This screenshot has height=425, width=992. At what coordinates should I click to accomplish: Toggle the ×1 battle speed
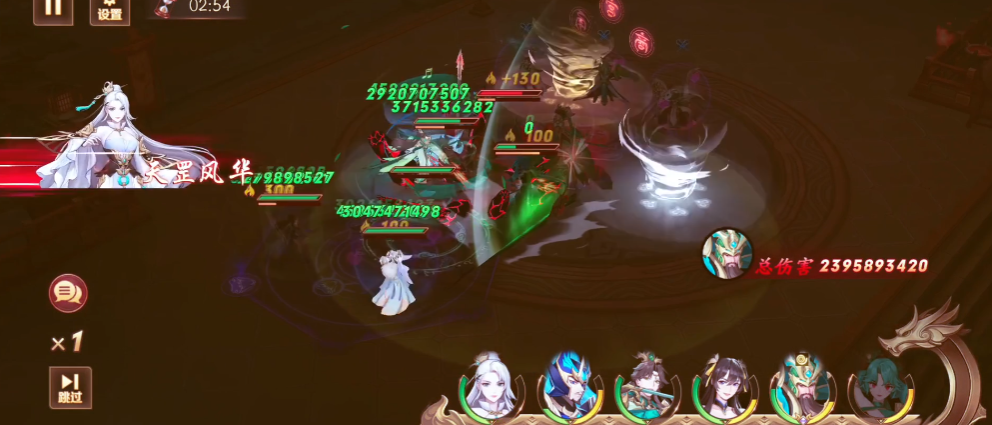point(67,343)
